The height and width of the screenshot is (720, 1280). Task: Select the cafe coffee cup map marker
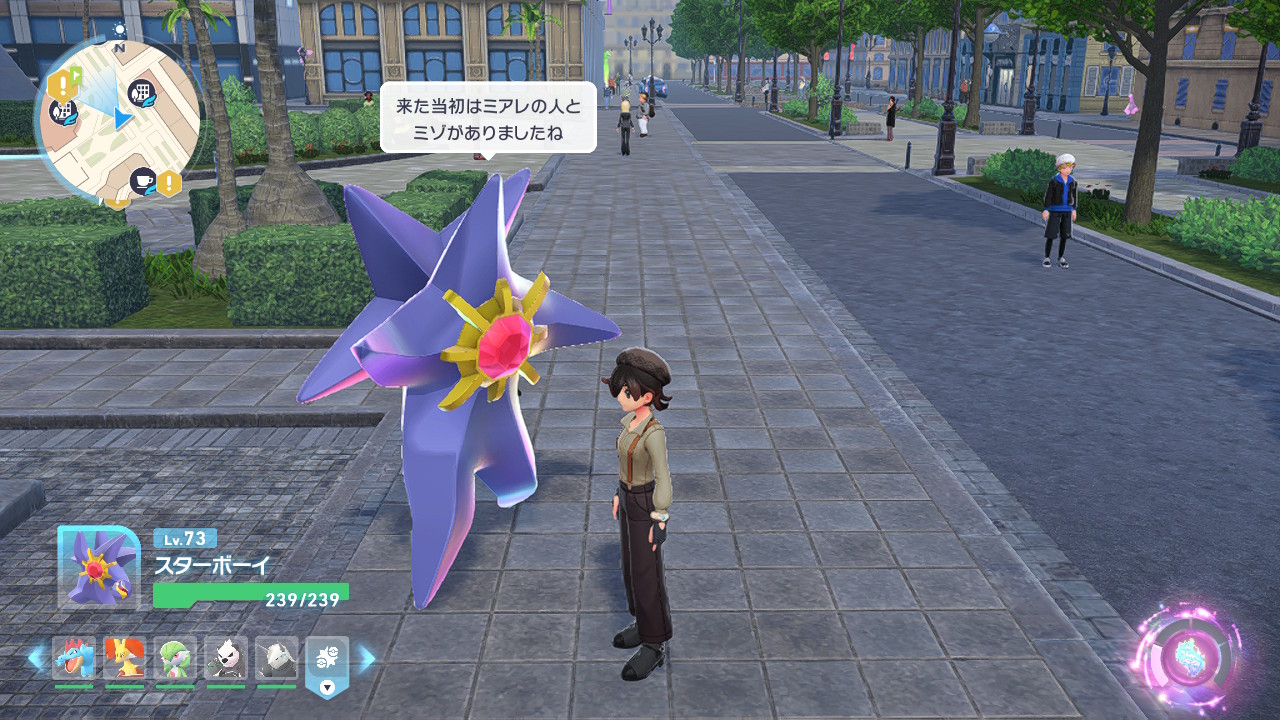tap(143, 181)
